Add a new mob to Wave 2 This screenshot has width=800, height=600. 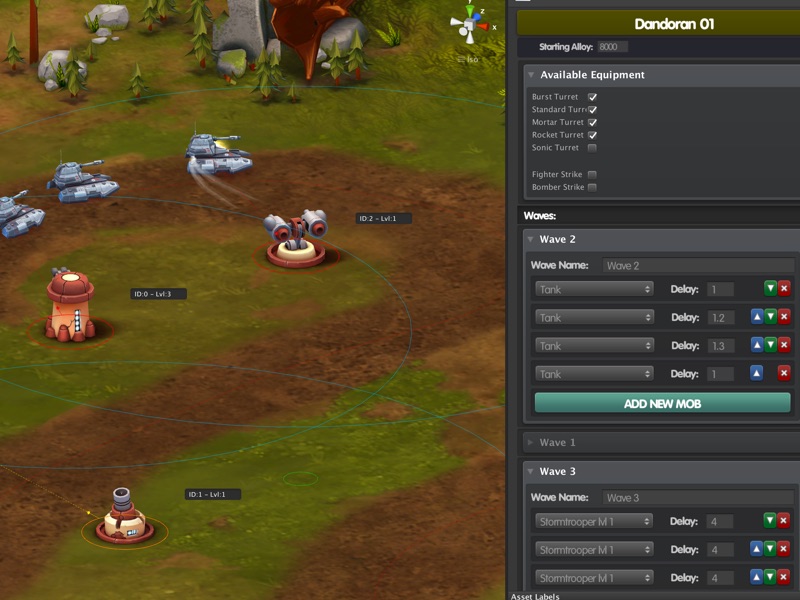point(662,403)
